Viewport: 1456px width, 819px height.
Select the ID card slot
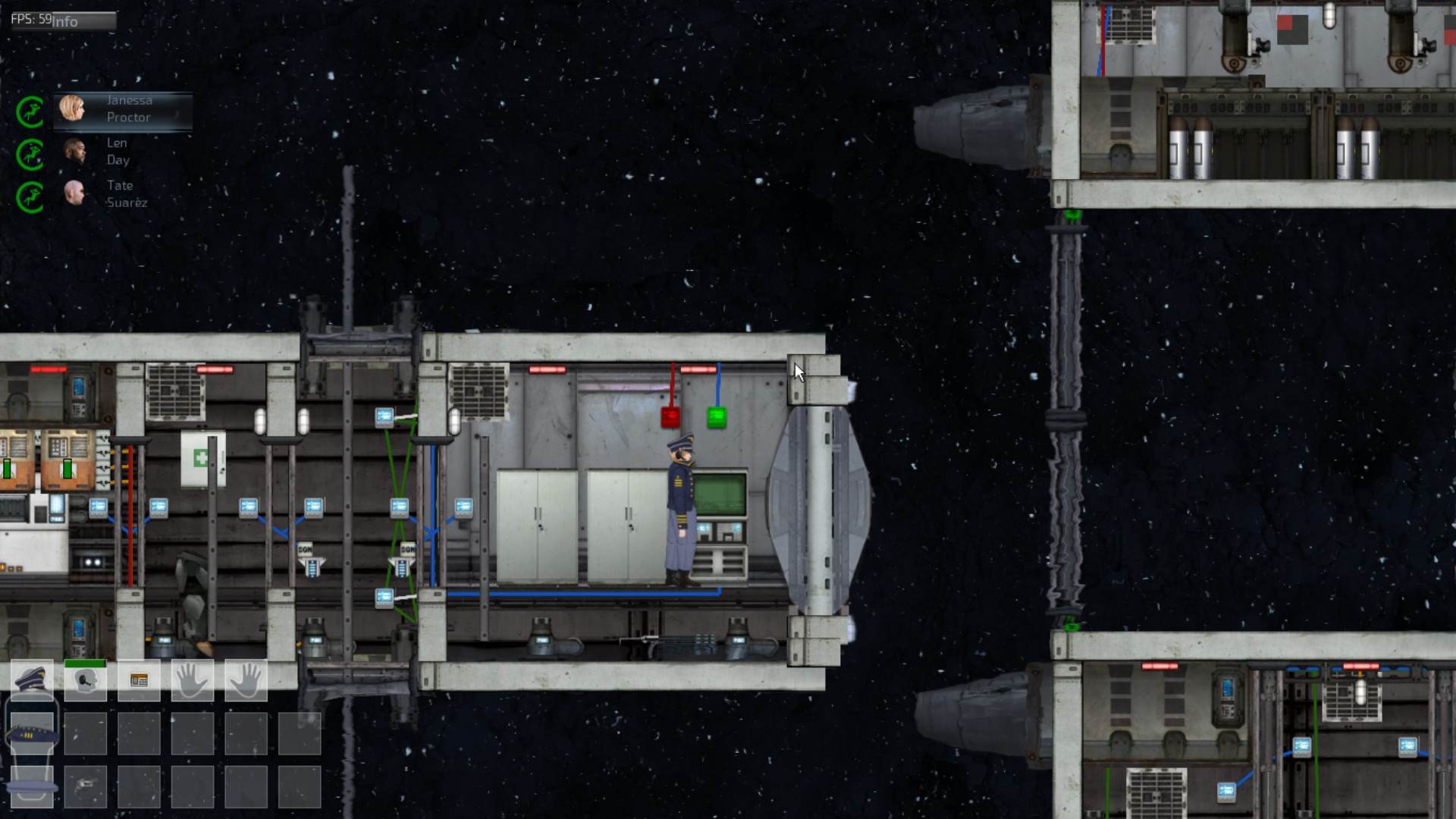[139, 680]
